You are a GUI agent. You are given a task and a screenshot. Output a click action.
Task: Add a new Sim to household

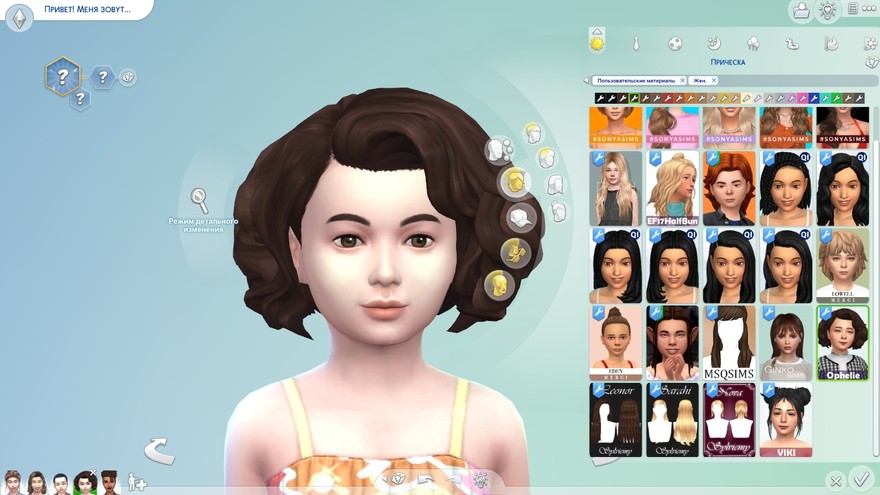136,483
